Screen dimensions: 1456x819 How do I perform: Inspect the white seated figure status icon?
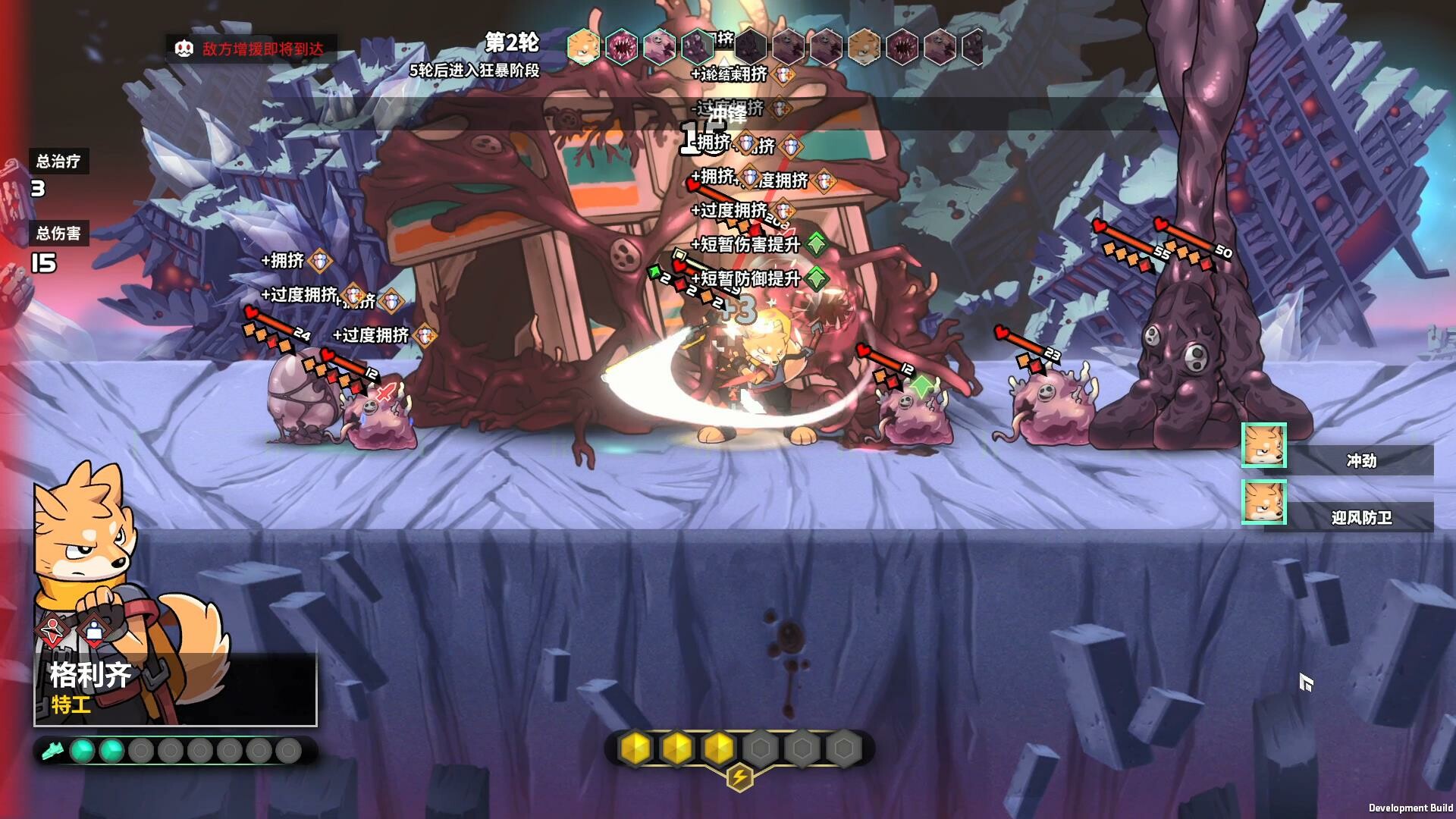(94, 629)
